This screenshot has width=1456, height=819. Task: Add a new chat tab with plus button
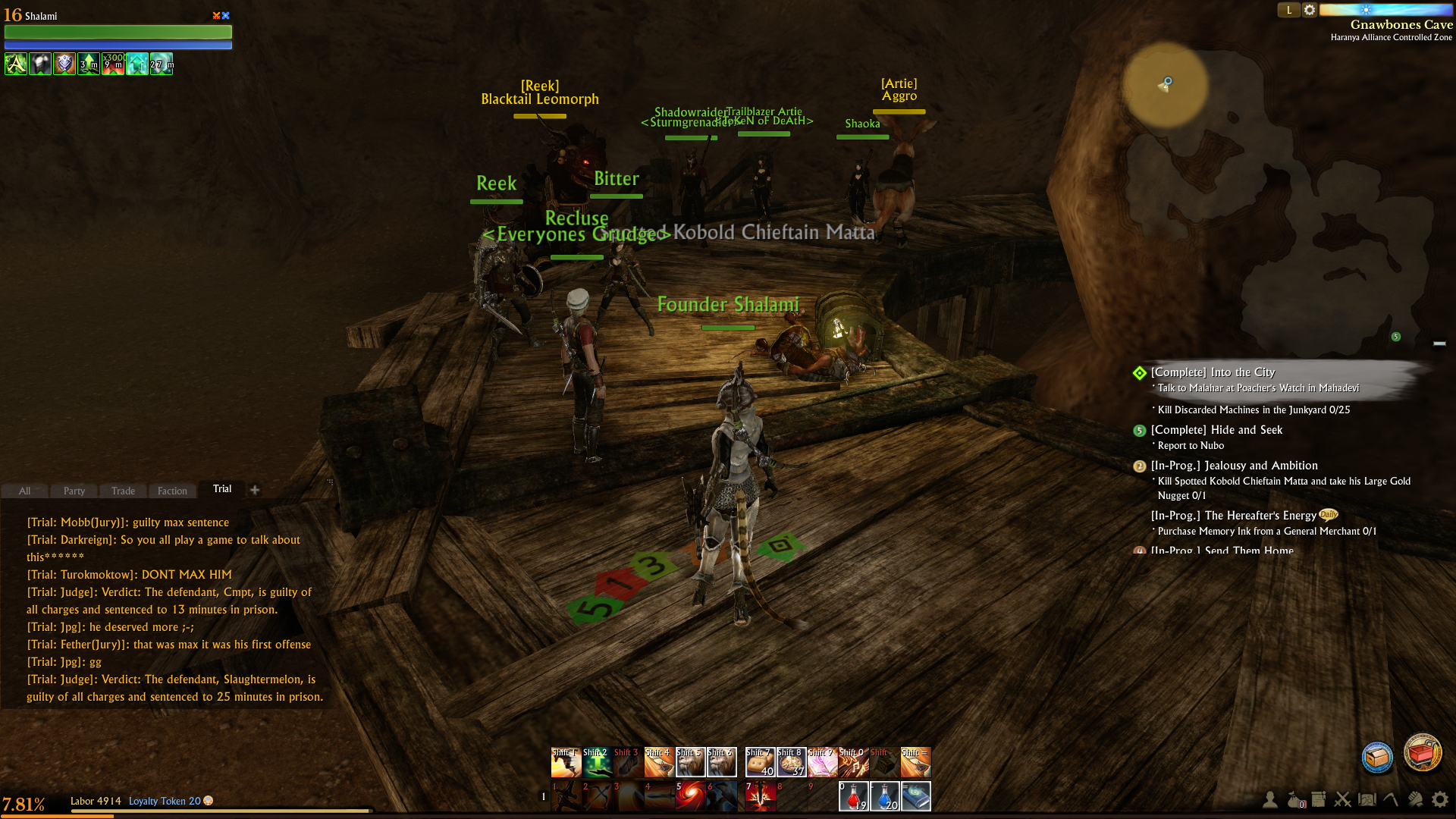point(255,490)
